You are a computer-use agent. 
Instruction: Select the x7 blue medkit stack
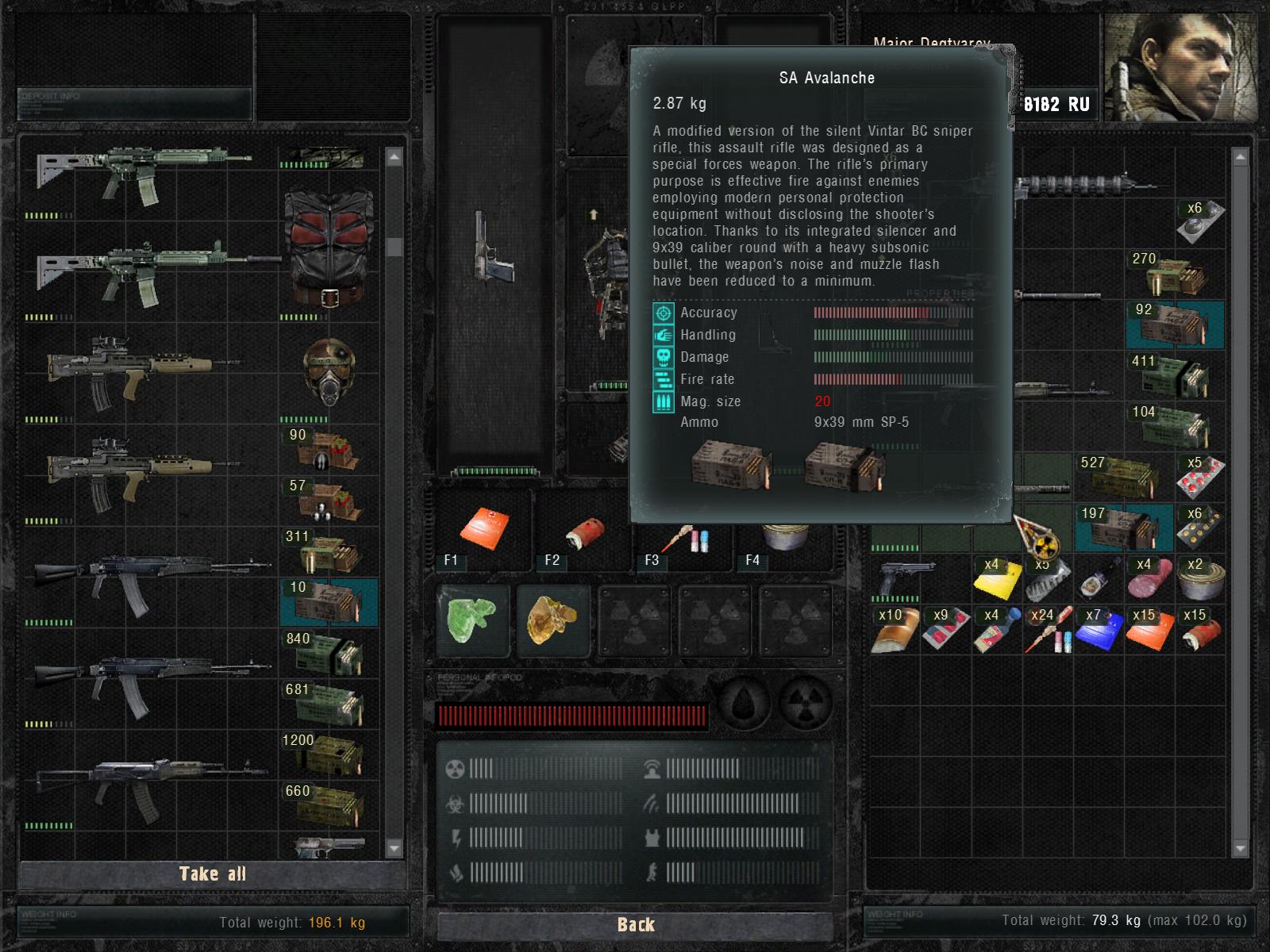click(1099, 630)
